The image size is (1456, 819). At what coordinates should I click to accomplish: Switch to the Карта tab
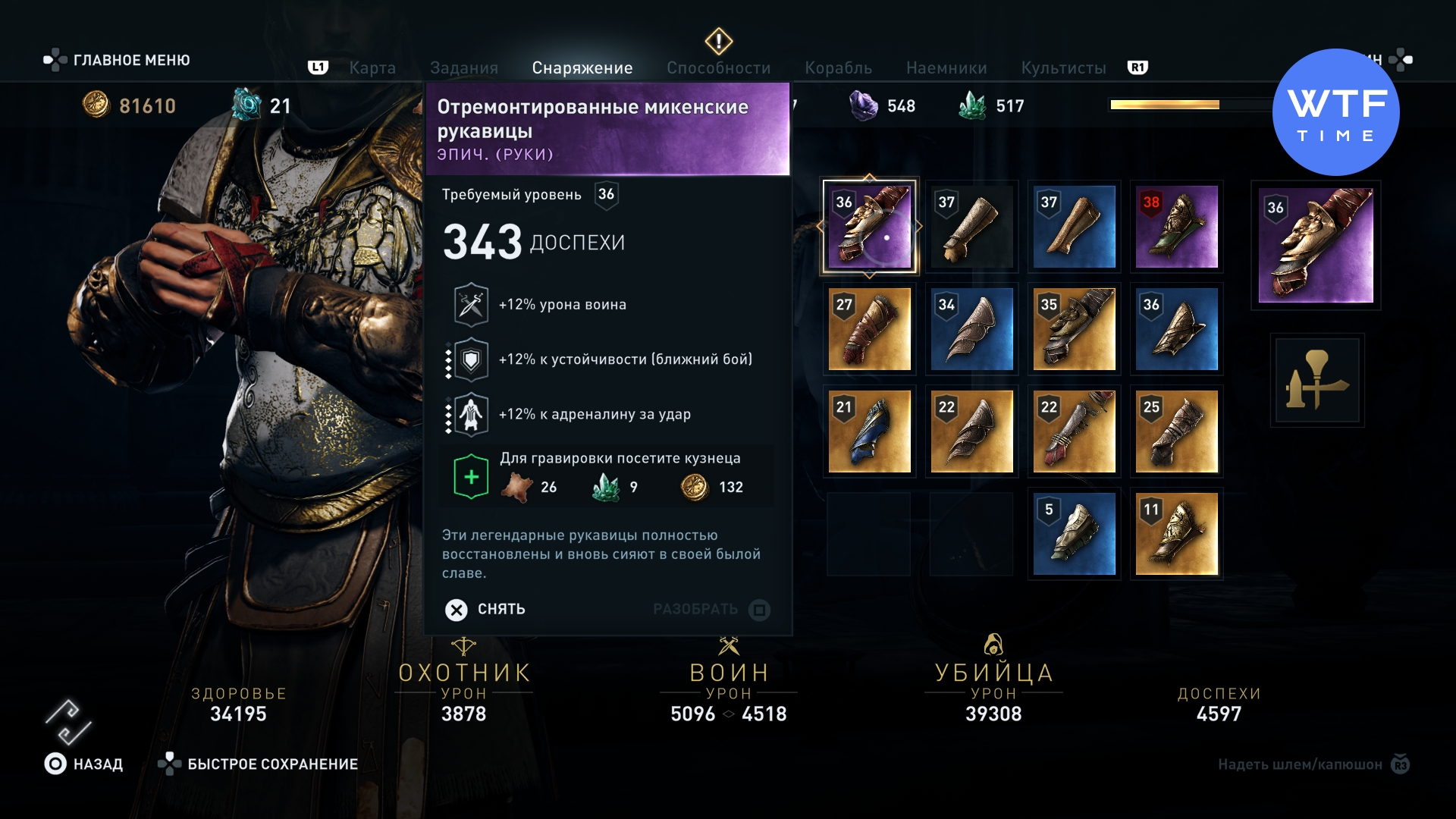point(372,68)
